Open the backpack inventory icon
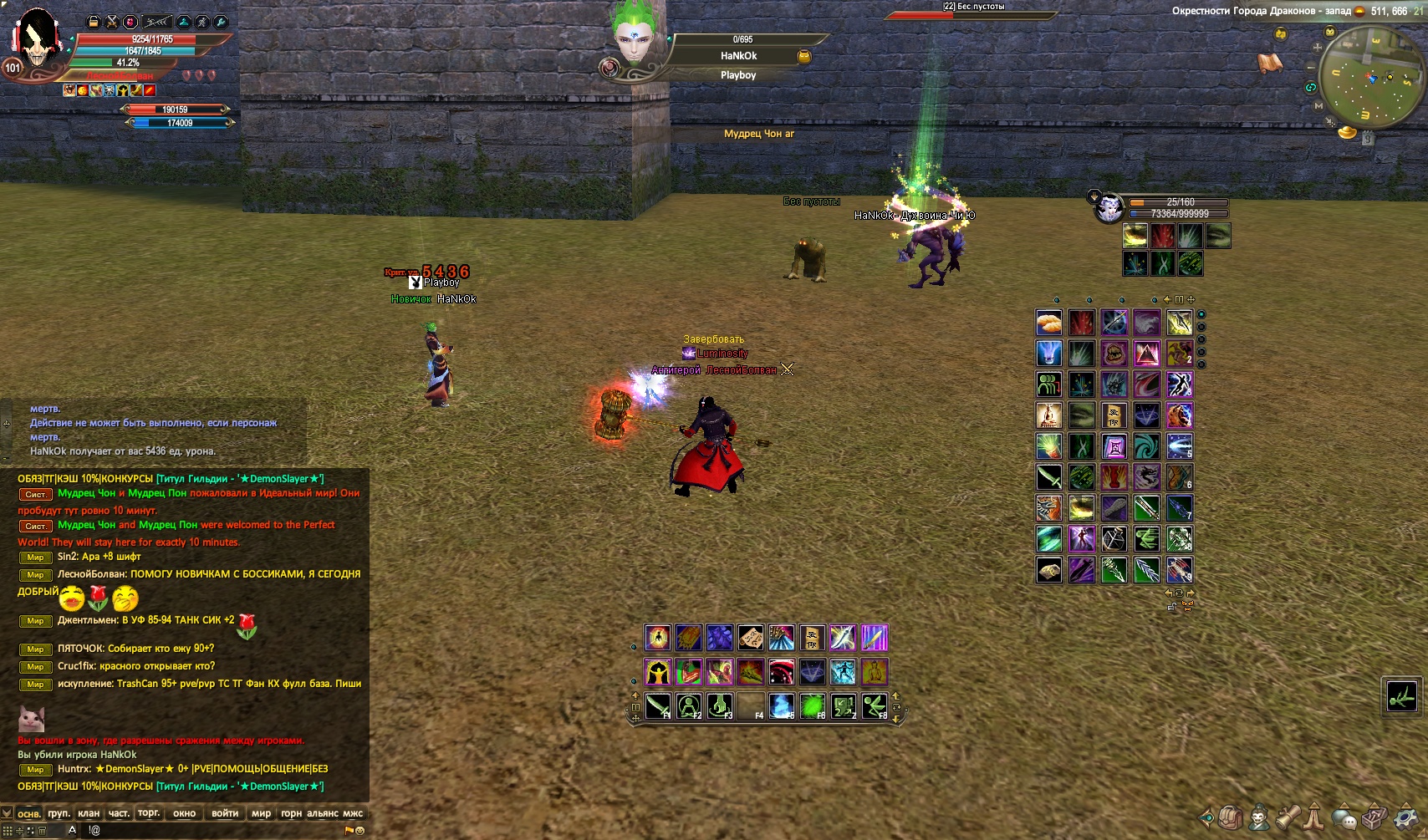 coord(1230,817)
